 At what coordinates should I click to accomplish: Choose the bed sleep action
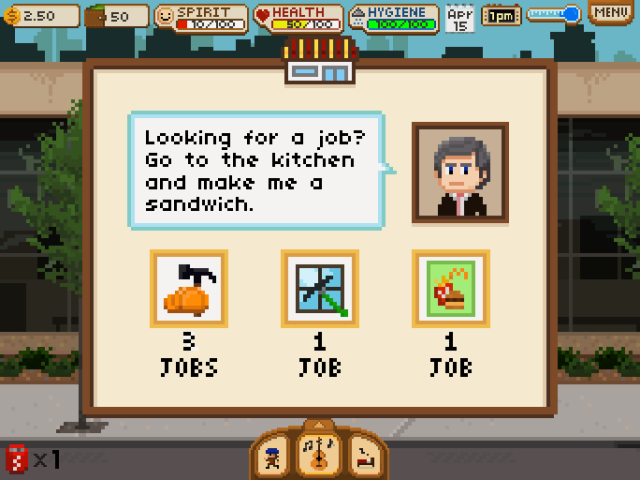(x=363, y=458)
